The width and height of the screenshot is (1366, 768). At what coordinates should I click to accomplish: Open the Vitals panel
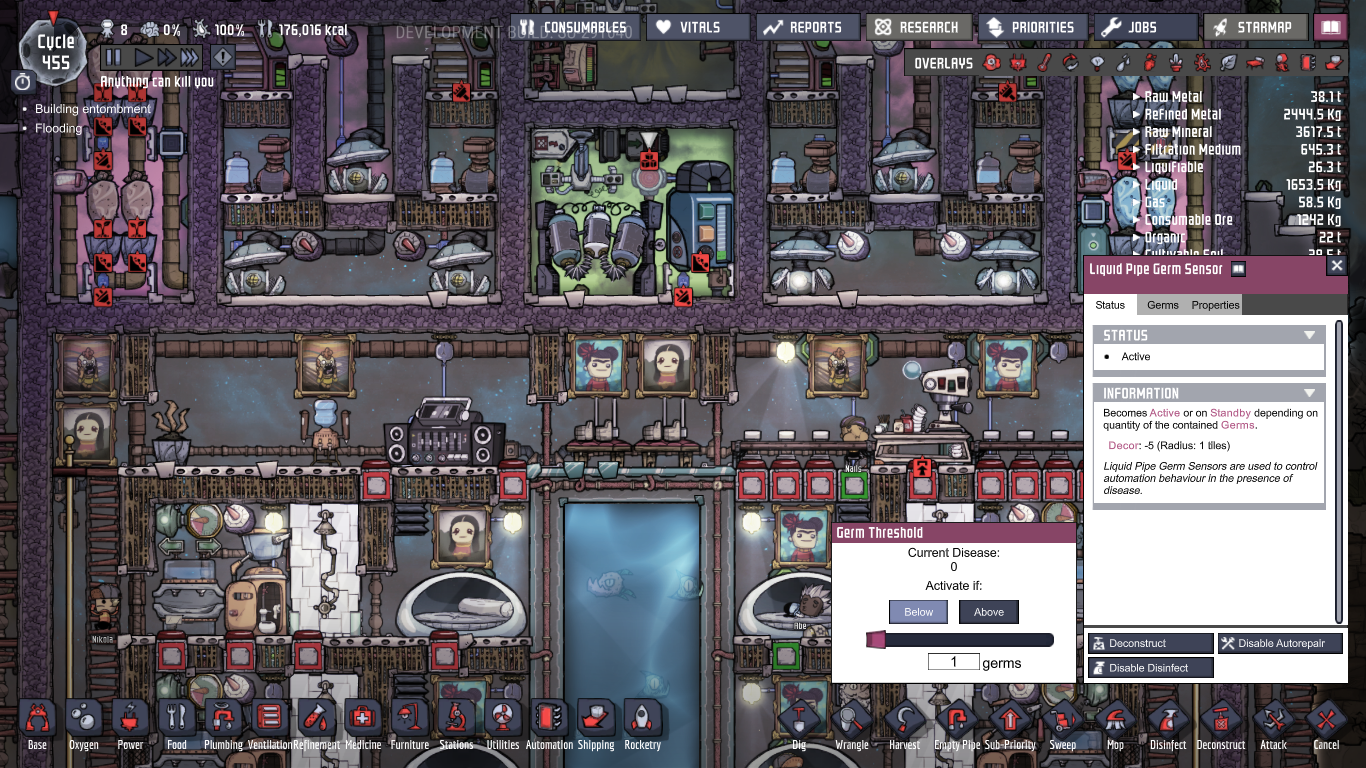(x=697, y=27)
